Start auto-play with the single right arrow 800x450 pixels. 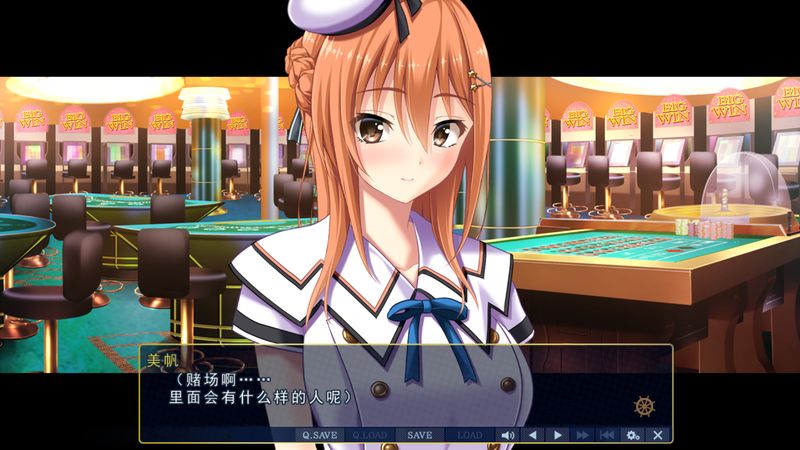(558, 435)
